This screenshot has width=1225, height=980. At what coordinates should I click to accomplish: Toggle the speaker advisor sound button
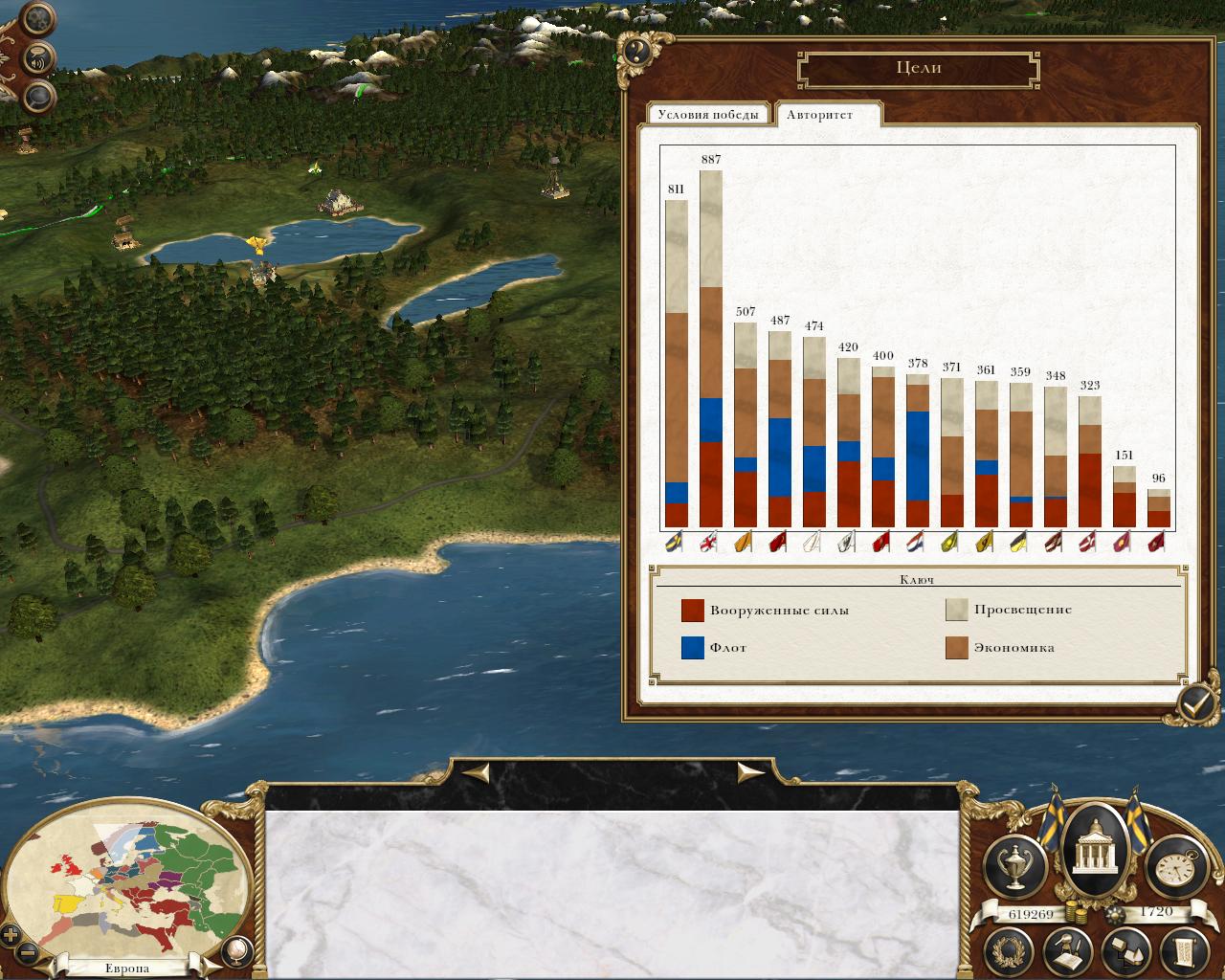[x=38, y=58]
